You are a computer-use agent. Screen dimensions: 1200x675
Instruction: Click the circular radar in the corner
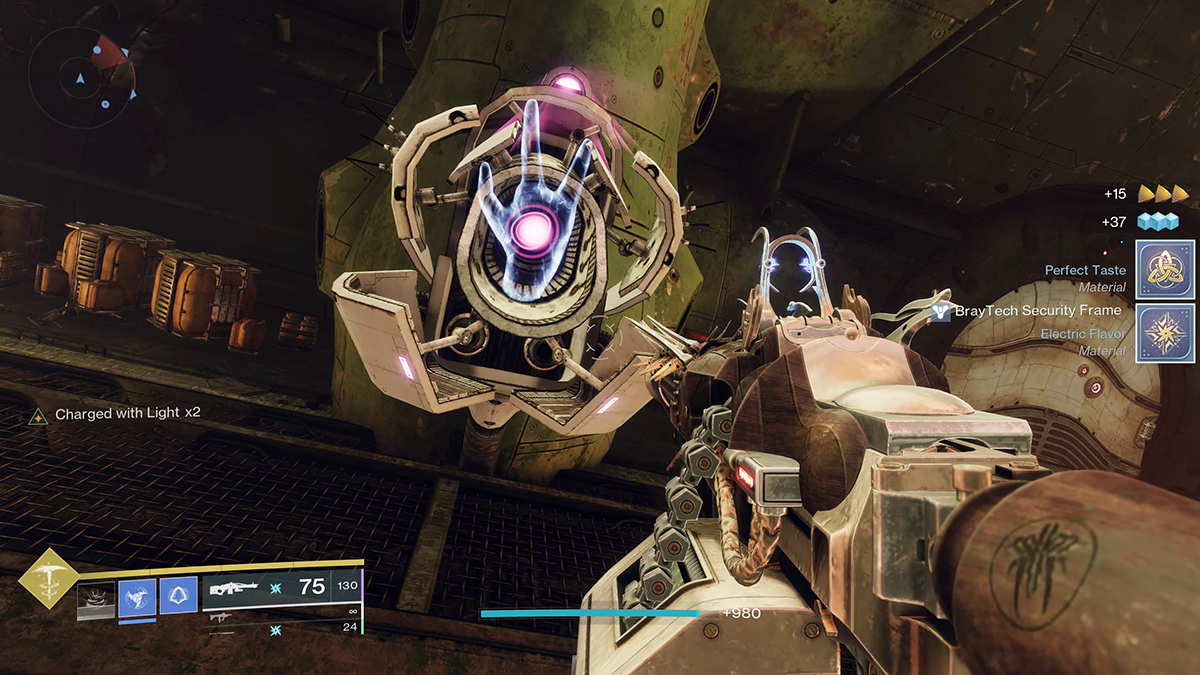[81, 76]
